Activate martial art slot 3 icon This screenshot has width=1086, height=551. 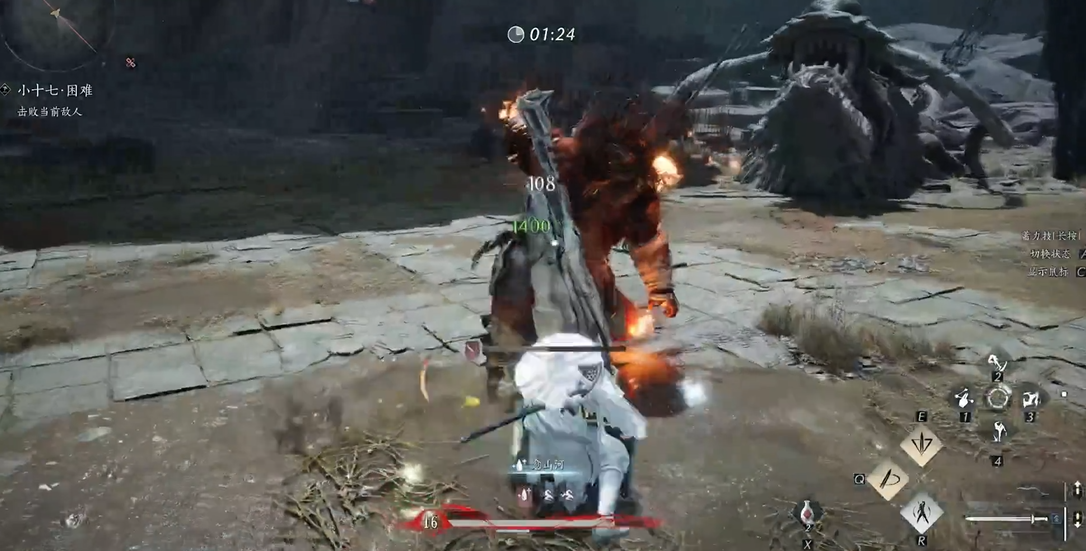(x=1029, y=398)
